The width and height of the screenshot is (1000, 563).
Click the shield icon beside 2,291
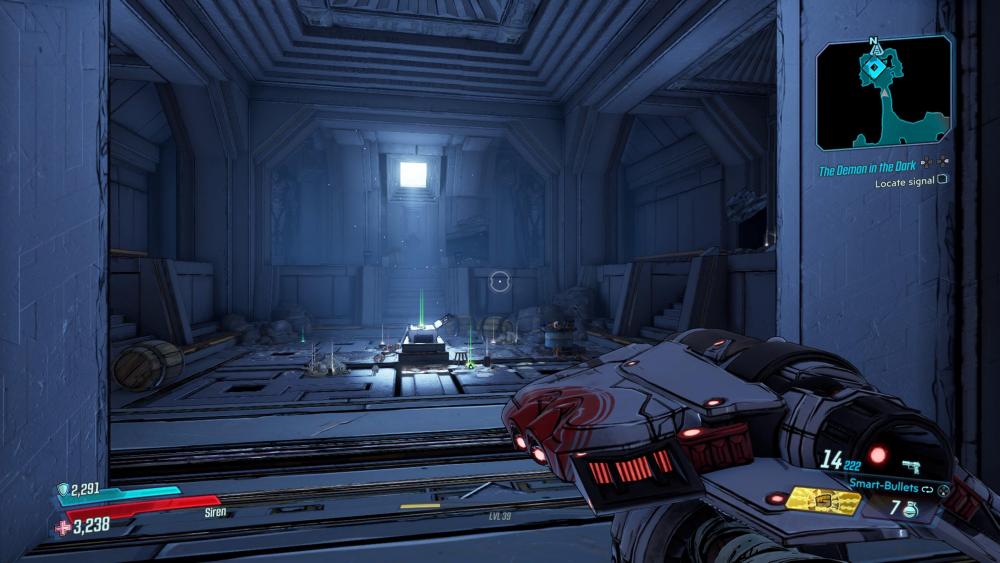tap(63, 490)
